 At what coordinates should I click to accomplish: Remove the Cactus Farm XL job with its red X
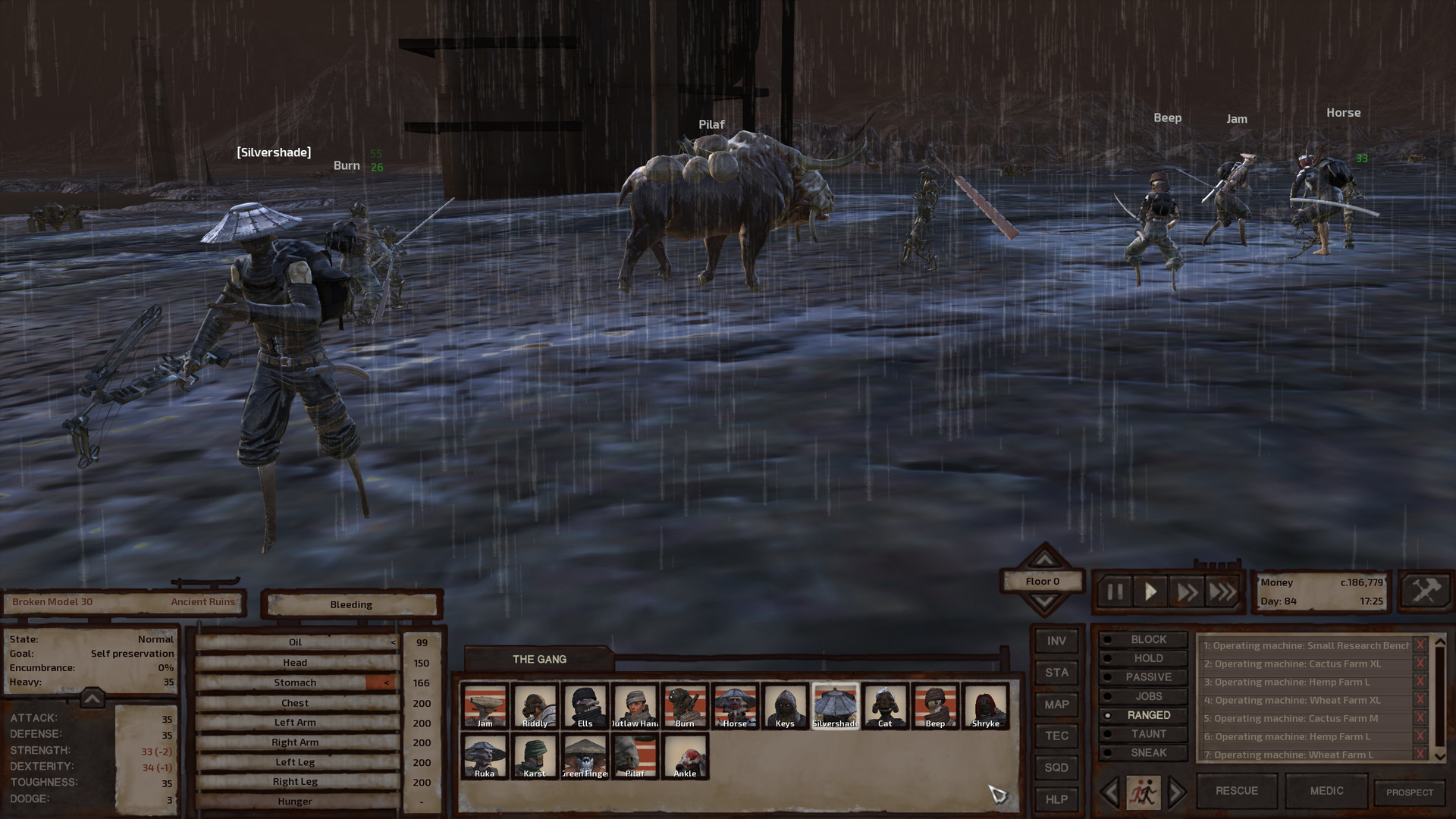pyautogui.click(x=1420, y=663)
